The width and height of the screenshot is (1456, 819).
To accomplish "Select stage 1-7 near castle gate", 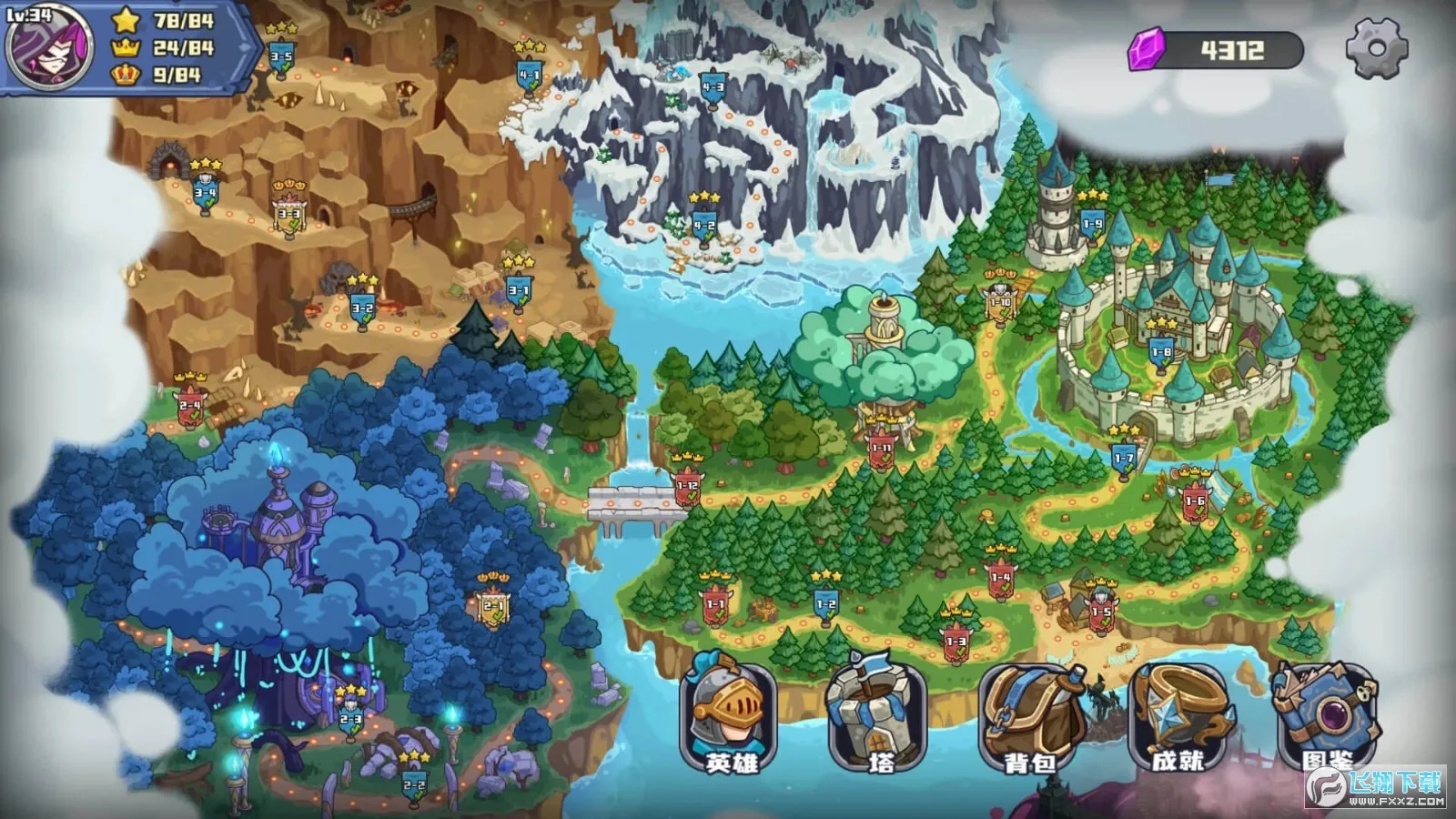I will tap(1124, 458).
